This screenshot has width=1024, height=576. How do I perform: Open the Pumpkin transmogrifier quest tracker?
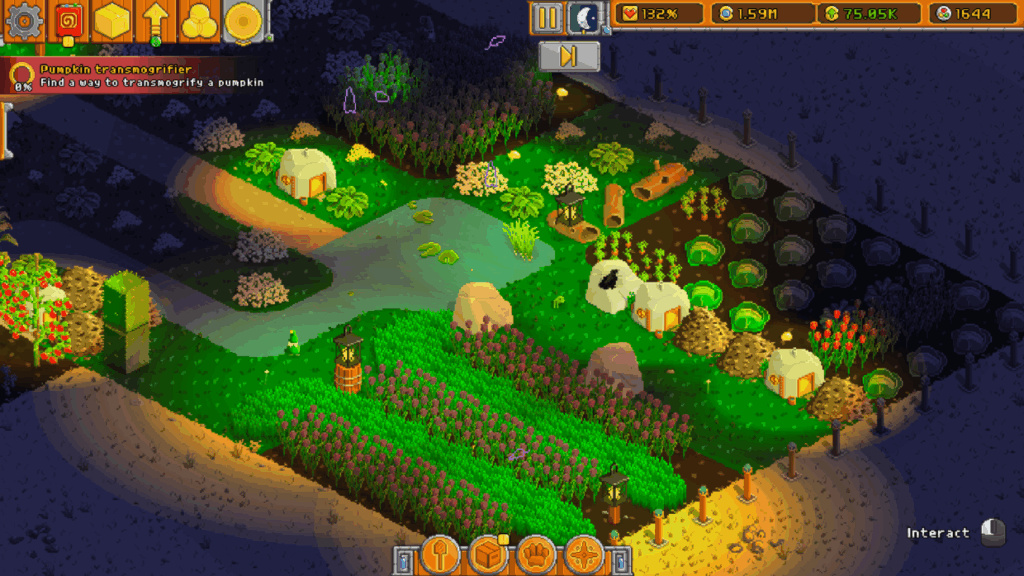[x=140, y=76]
